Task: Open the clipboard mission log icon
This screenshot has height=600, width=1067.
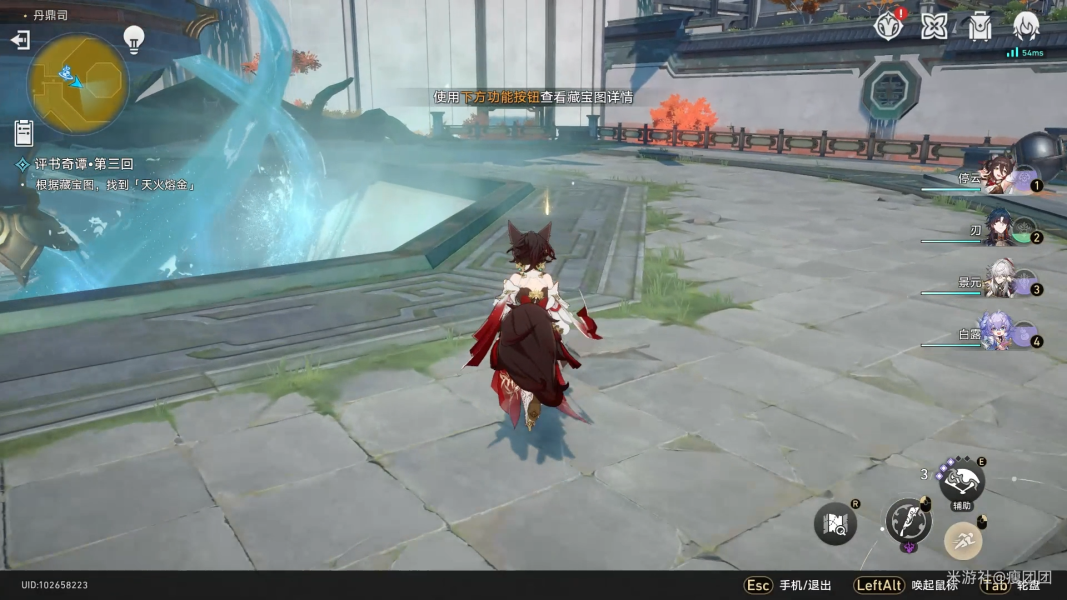Action: (x=24, y=132)
